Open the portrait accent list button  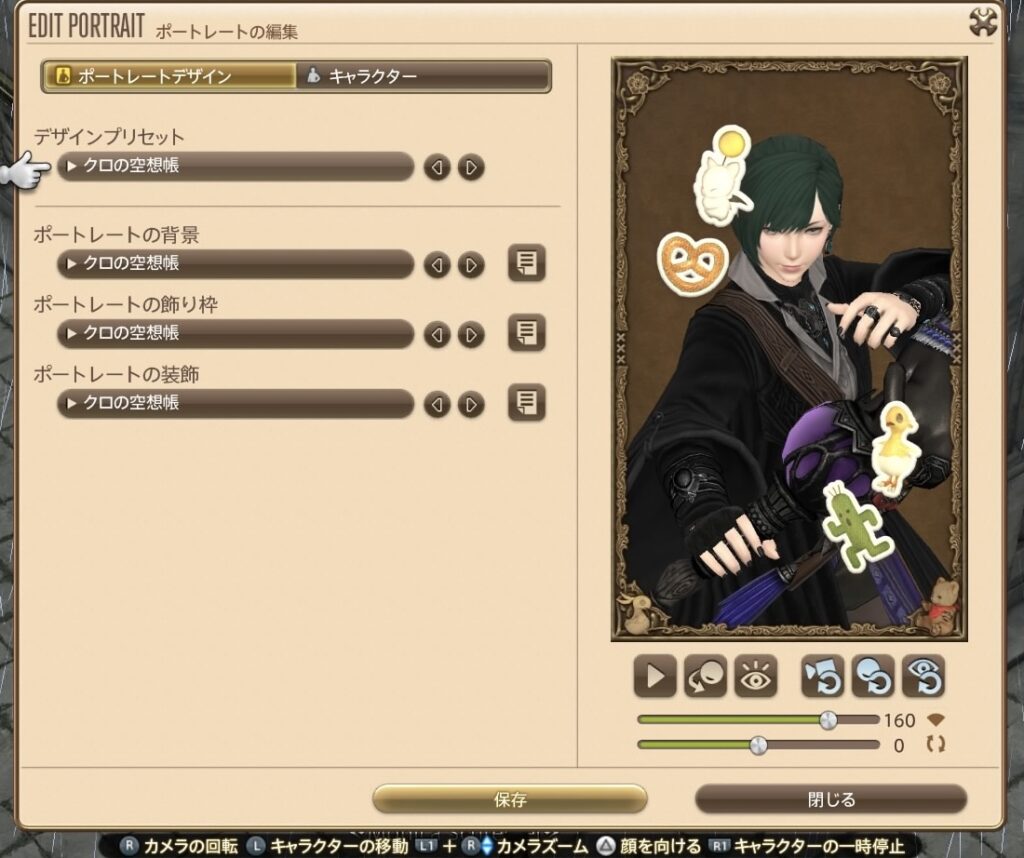click(526, 402)
